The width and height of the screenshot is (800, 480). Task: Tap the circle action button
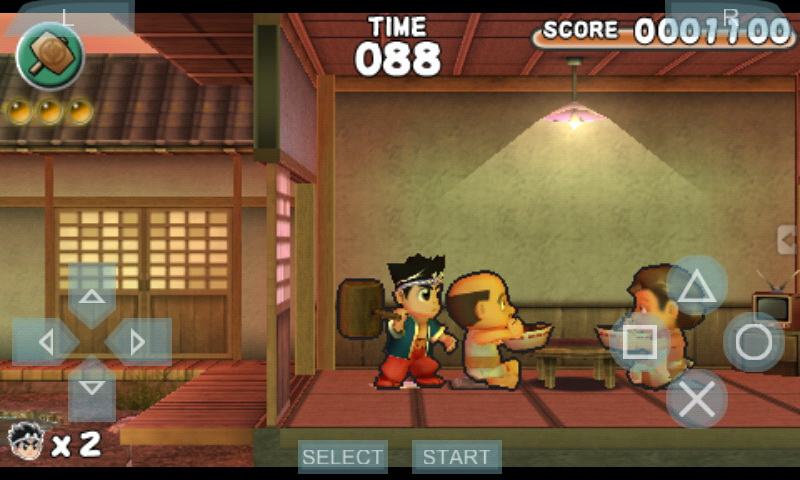[x=754, y=342]
